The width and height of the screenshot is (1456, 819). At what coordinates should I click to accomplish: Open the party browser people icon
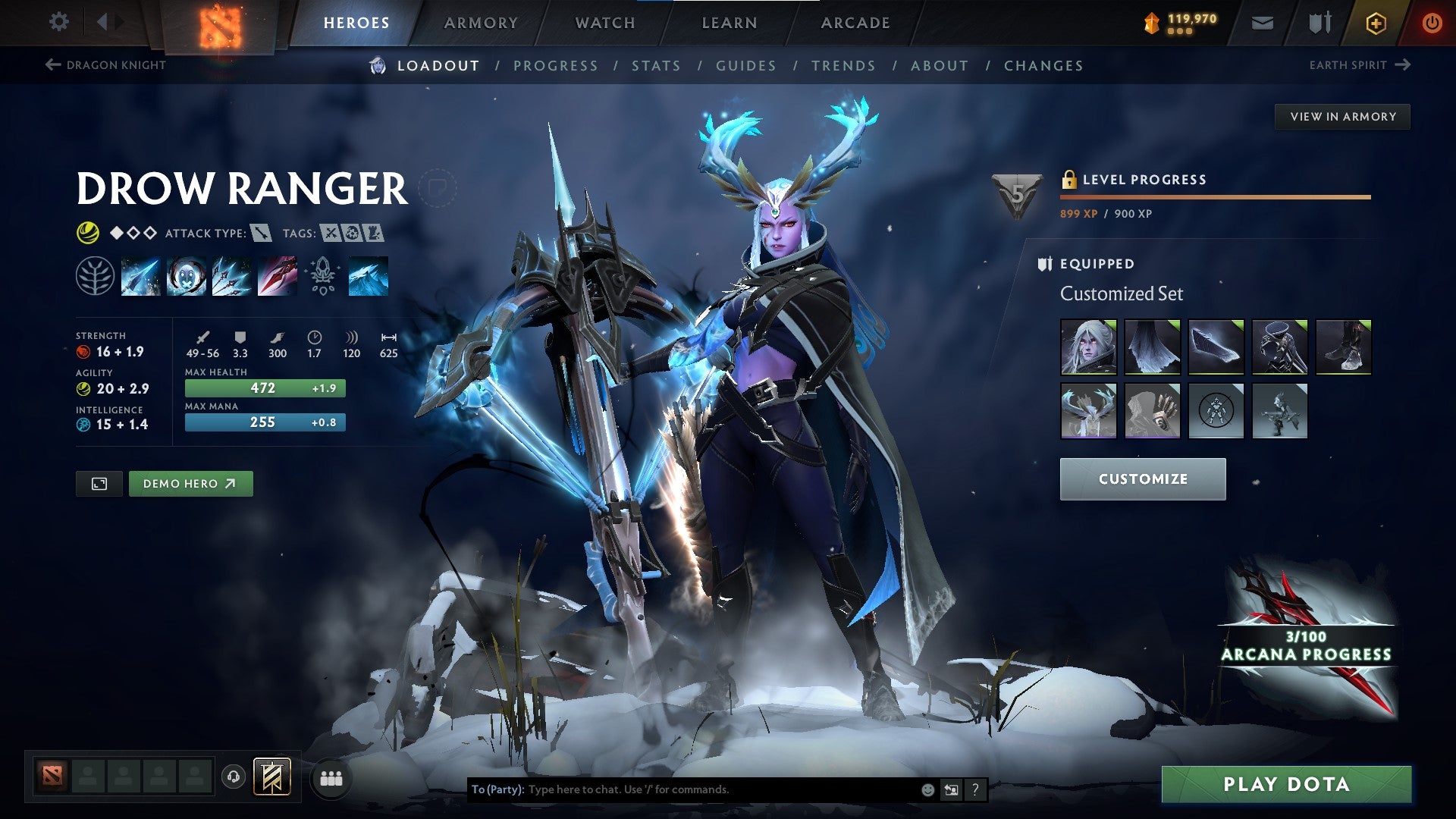(331, 777)
